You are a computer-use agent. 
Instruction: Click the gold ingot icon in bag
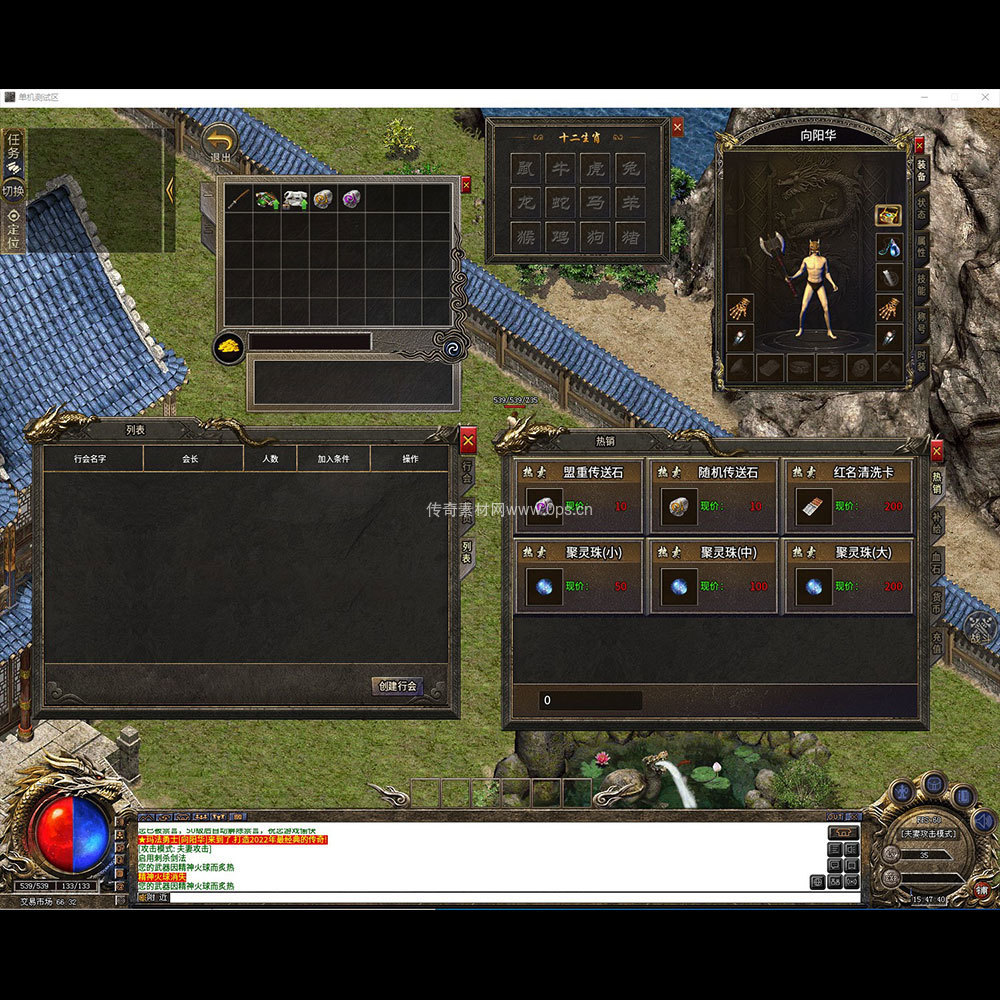229,346
